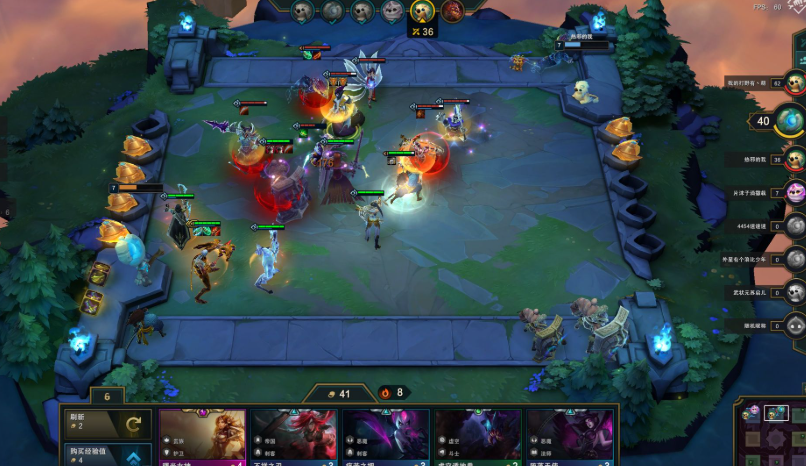Screen dimensions: 806x466
Task: Buy the blonde champion card in shop
Action: [202, 437]
